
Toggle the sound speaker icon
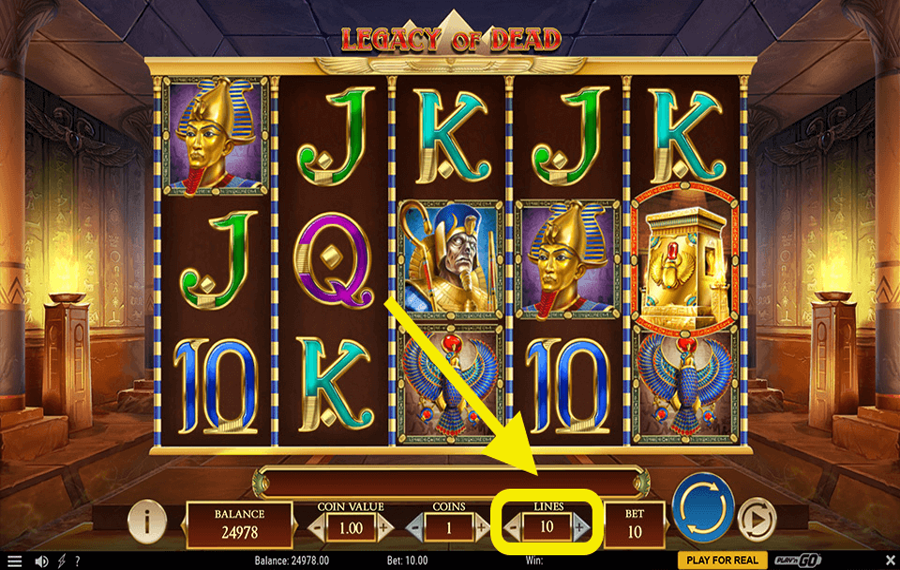[41, 561]
